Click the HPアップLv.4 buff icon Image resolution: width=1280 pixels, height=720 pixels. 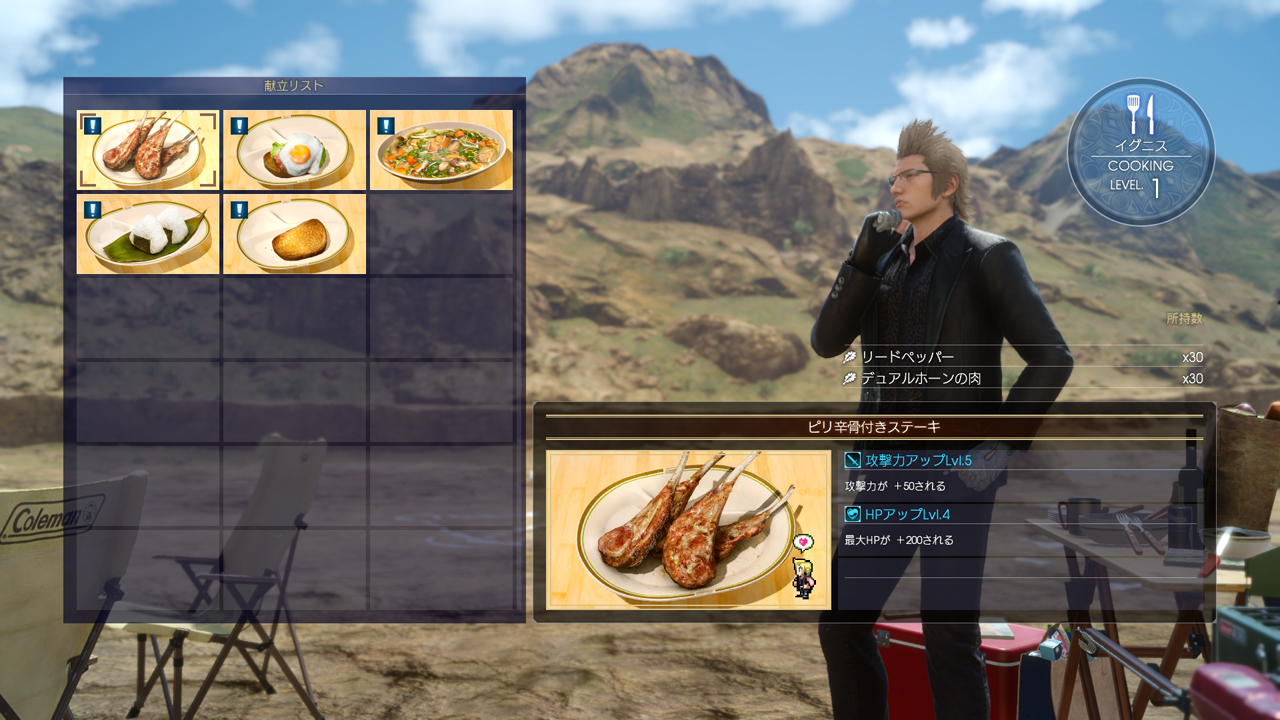pos(853,513)
